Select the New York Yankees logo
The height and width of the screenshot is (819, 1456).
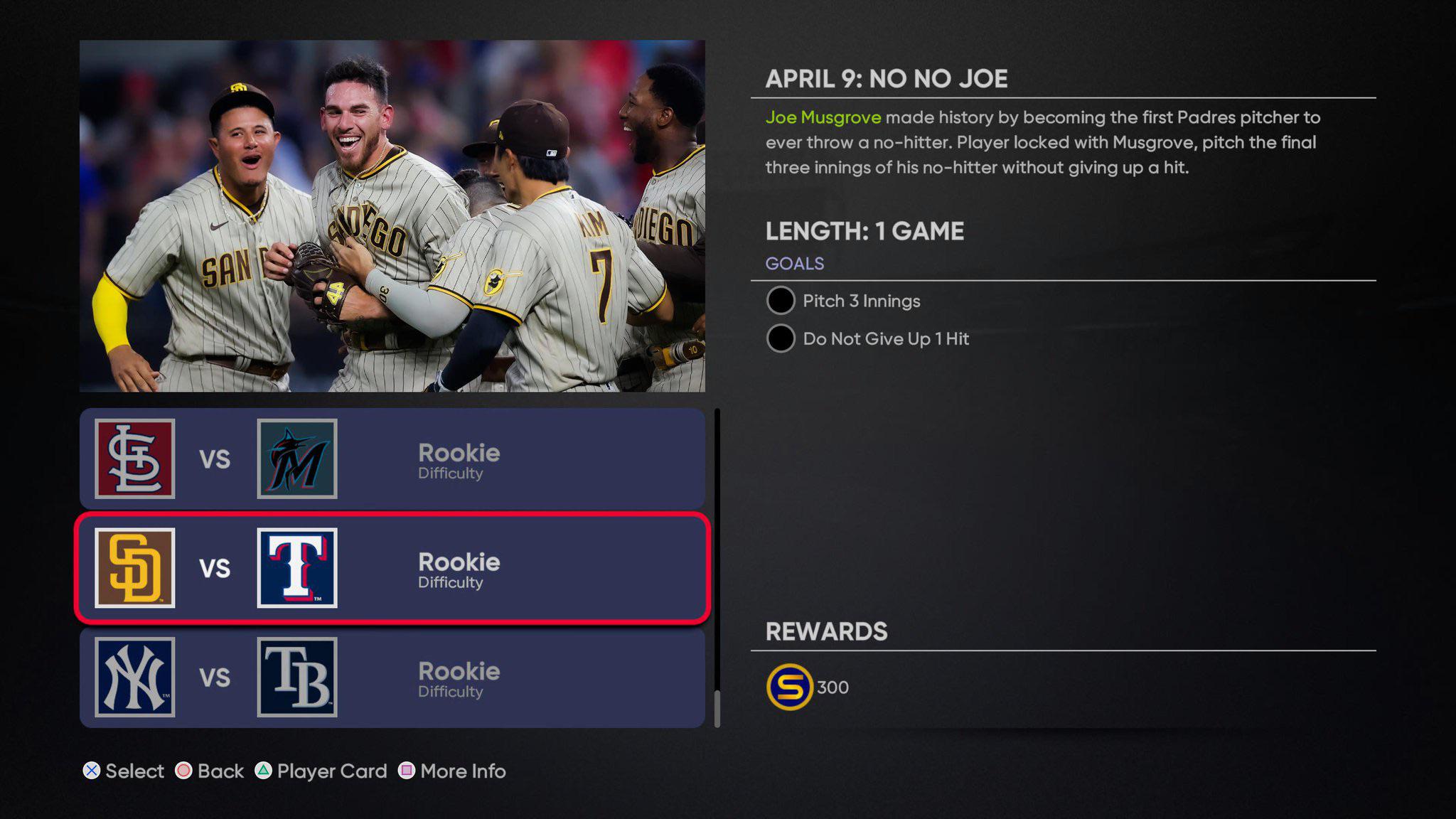[134, 676]
